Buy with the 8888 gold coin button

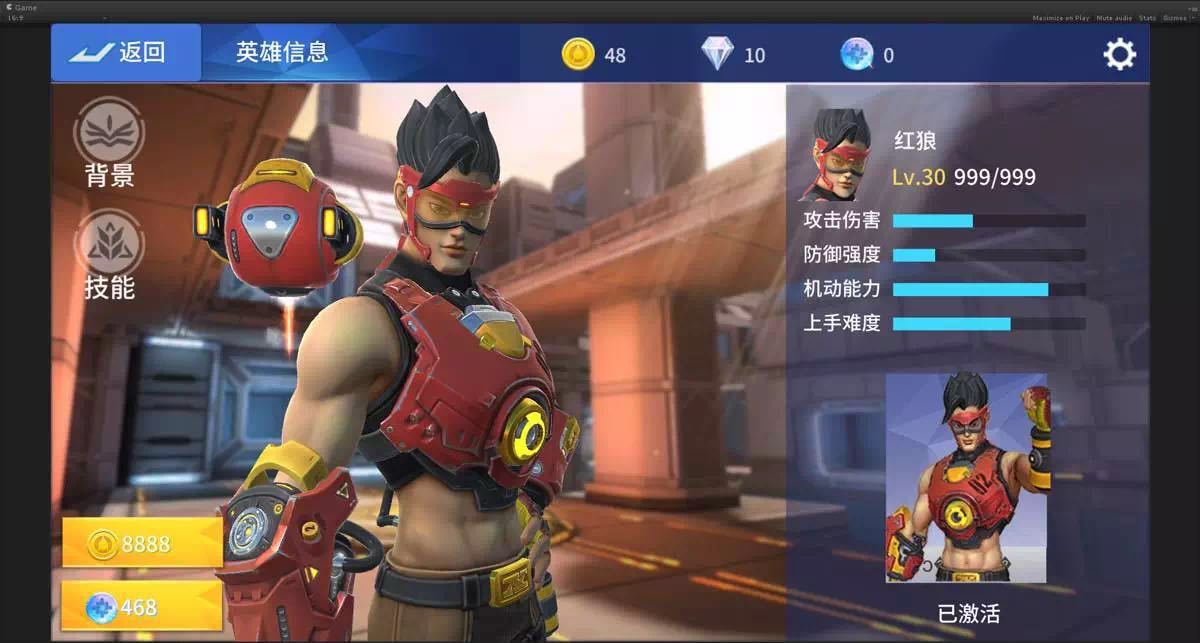(x=142, y=544)
